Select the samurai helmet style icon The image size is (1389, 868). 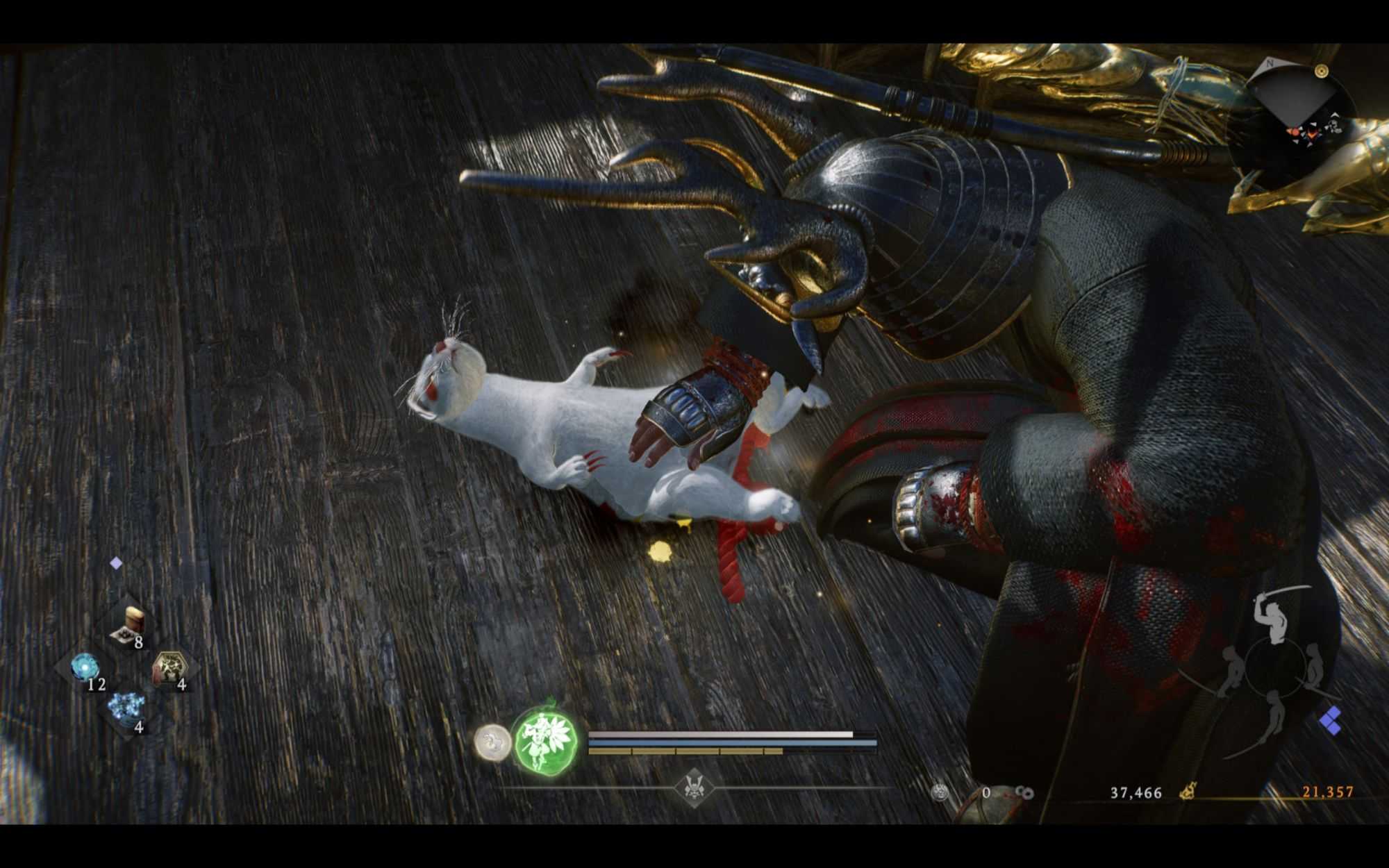[x=693, y=787]
